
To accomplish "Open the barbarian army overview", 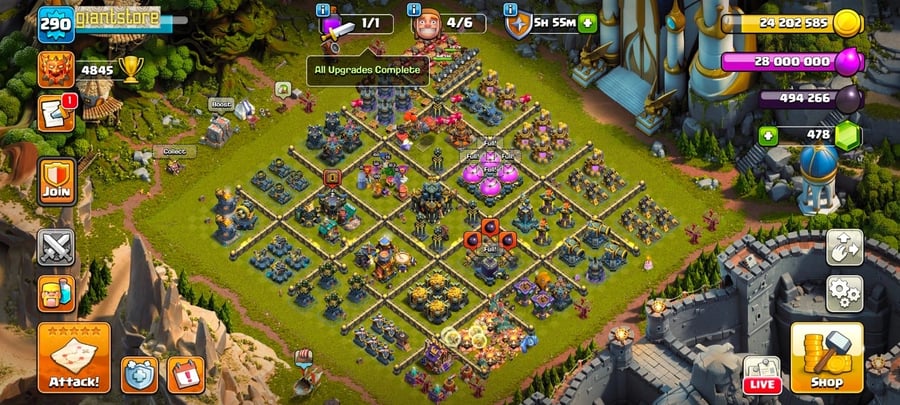I will click(57, 294).
